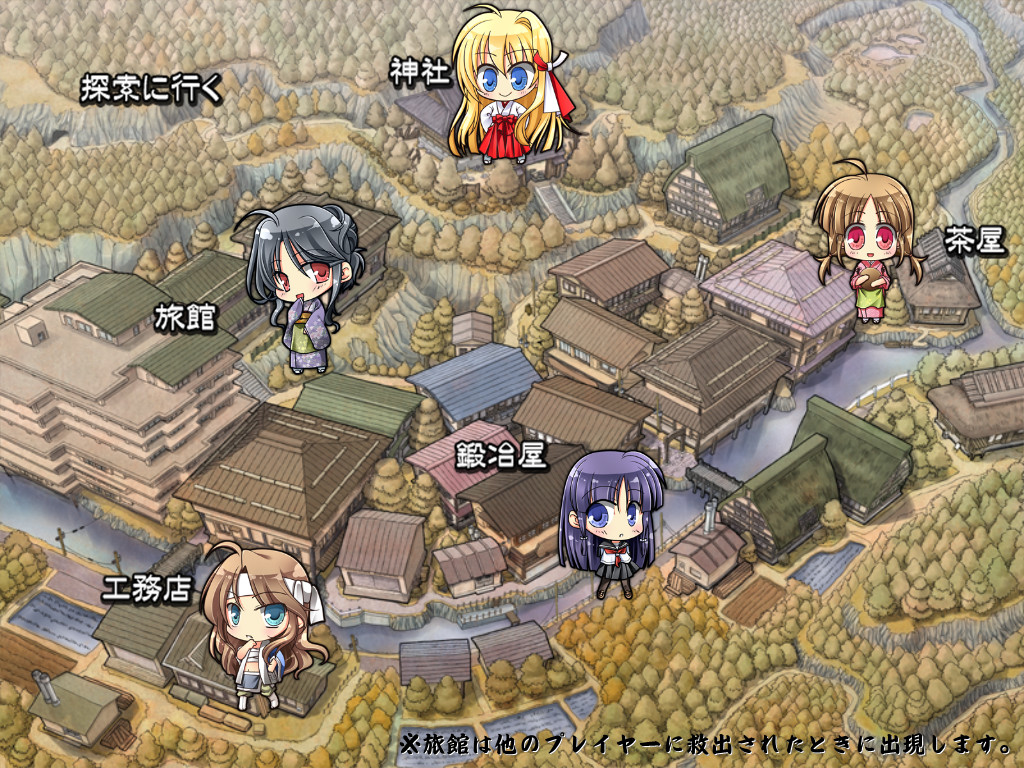Viewport: 1024px width, 768px height.
Task: Choose the 神社 shrine label
Action: (420, 72)
